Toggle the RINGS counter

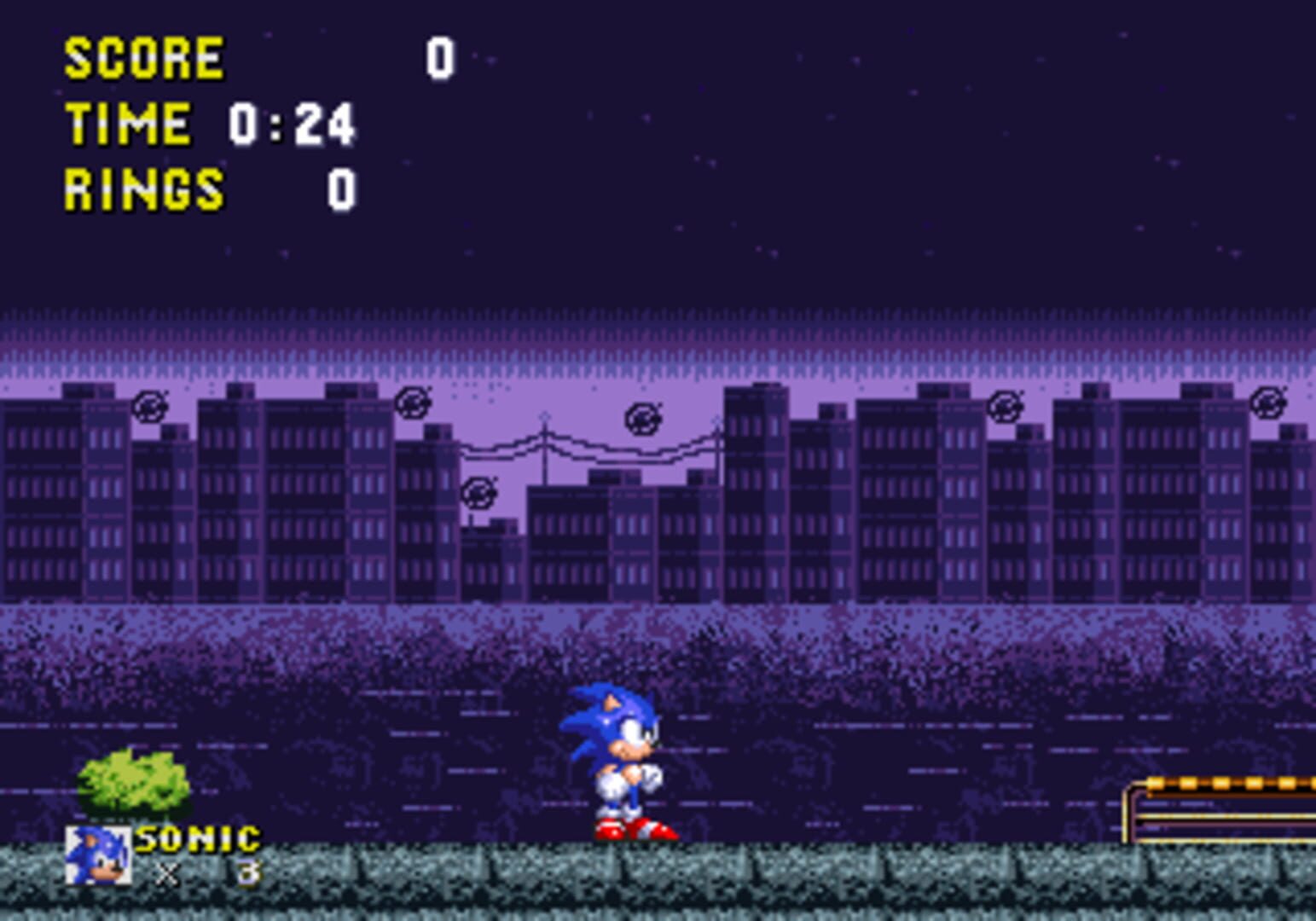pyautogui.click(x=143, y=186)
